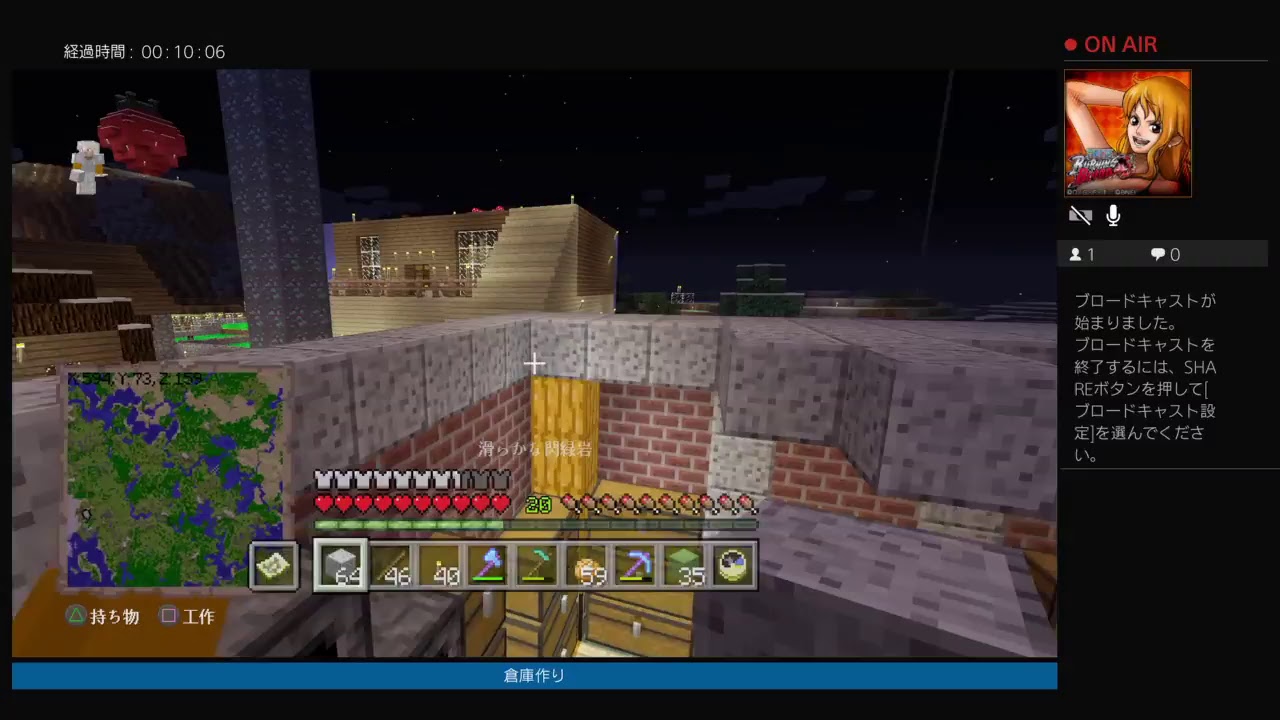This screenshot has height=720, width=1280.
Task: Select the stone block stack of 64
Action: (x=340, y=565)
